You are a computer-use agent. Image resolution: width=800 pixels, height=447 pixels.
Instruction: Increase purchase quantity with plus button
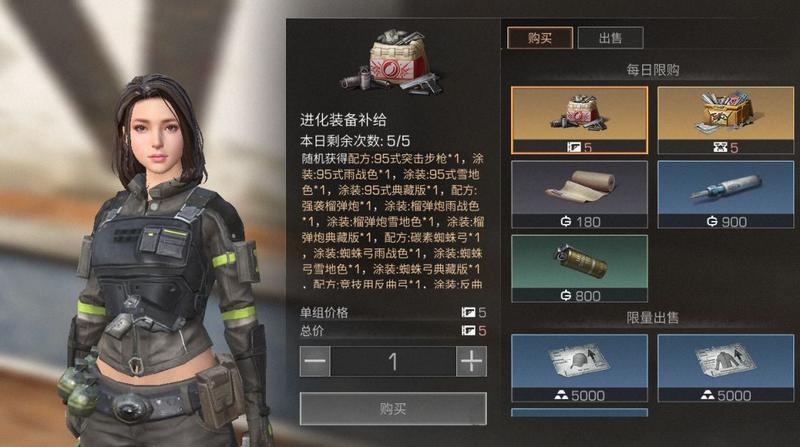tap(471, 361)
